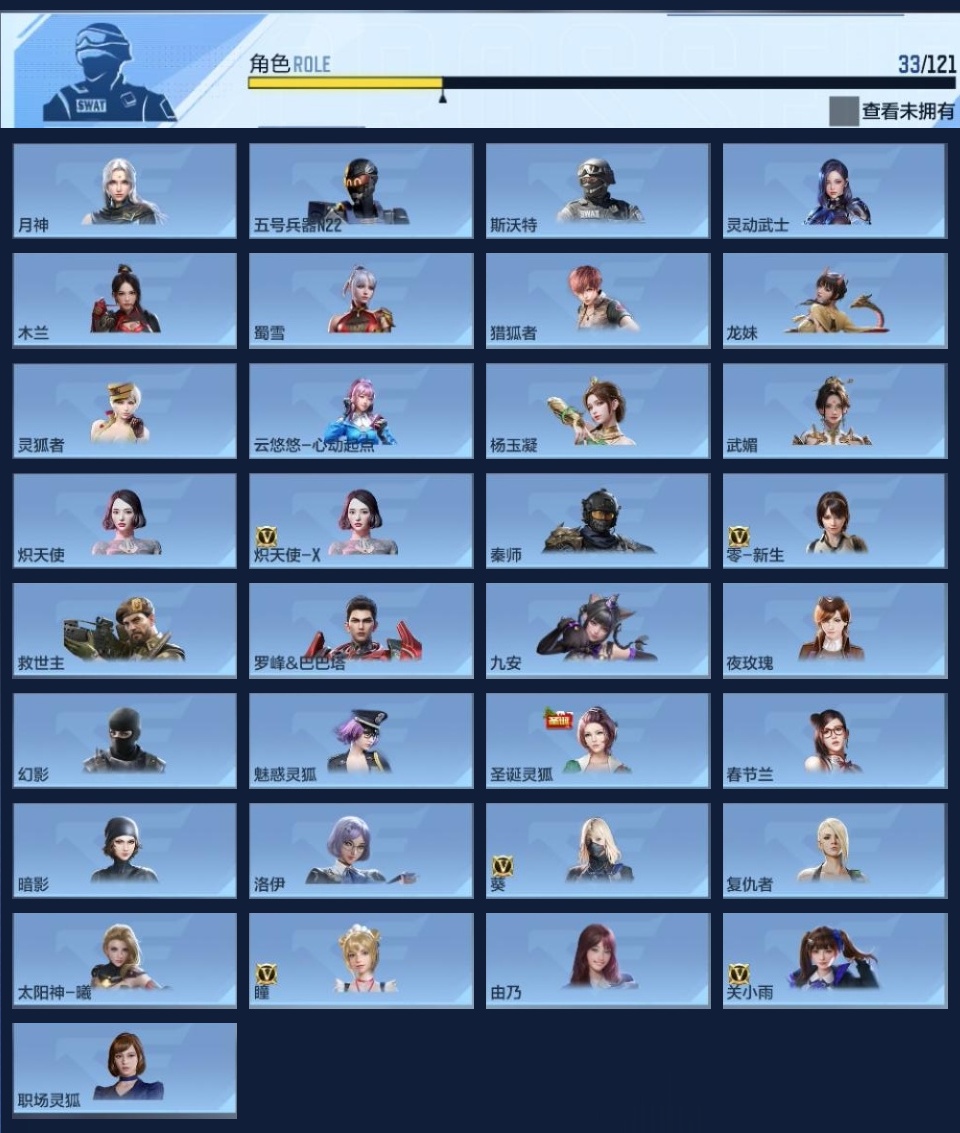Choose the 龙妹 character card

[x=835, y=300]
